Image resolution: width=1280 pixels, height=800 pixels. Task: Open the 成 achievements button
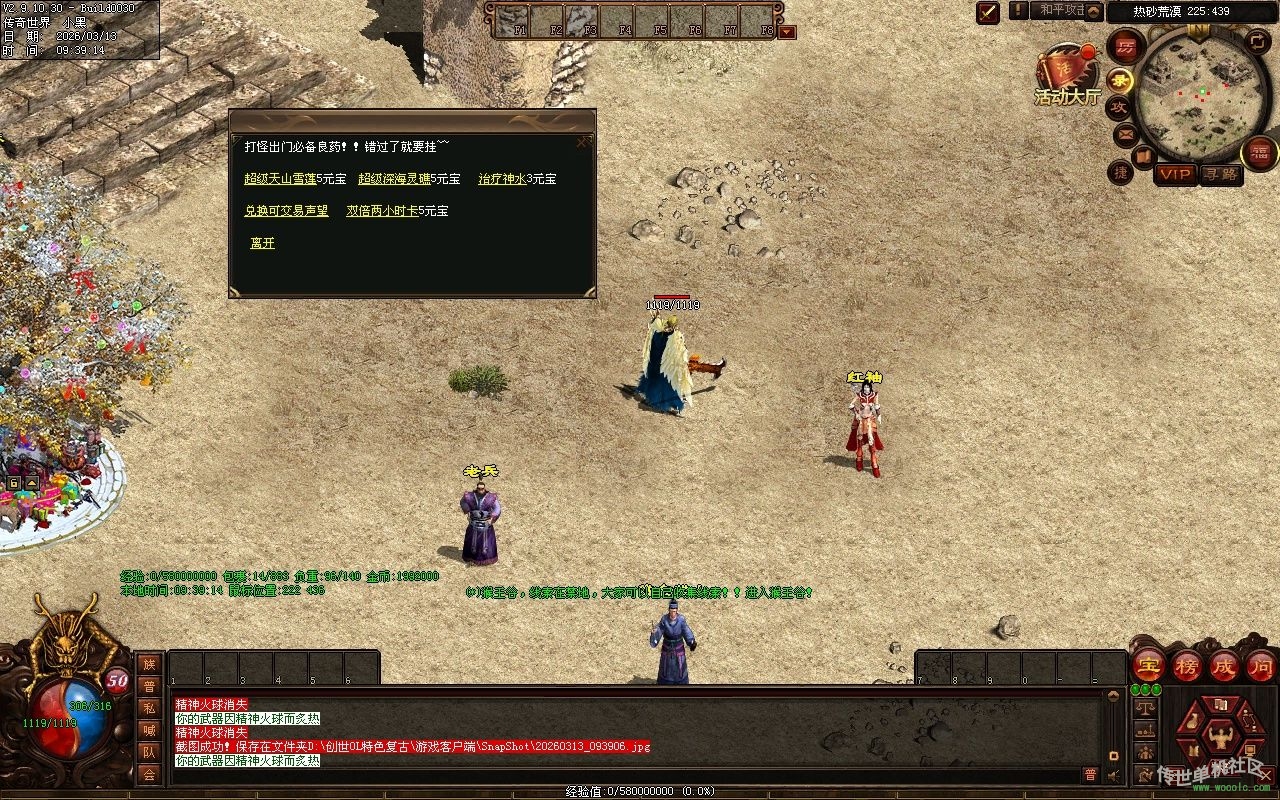tap(1223, 665)
